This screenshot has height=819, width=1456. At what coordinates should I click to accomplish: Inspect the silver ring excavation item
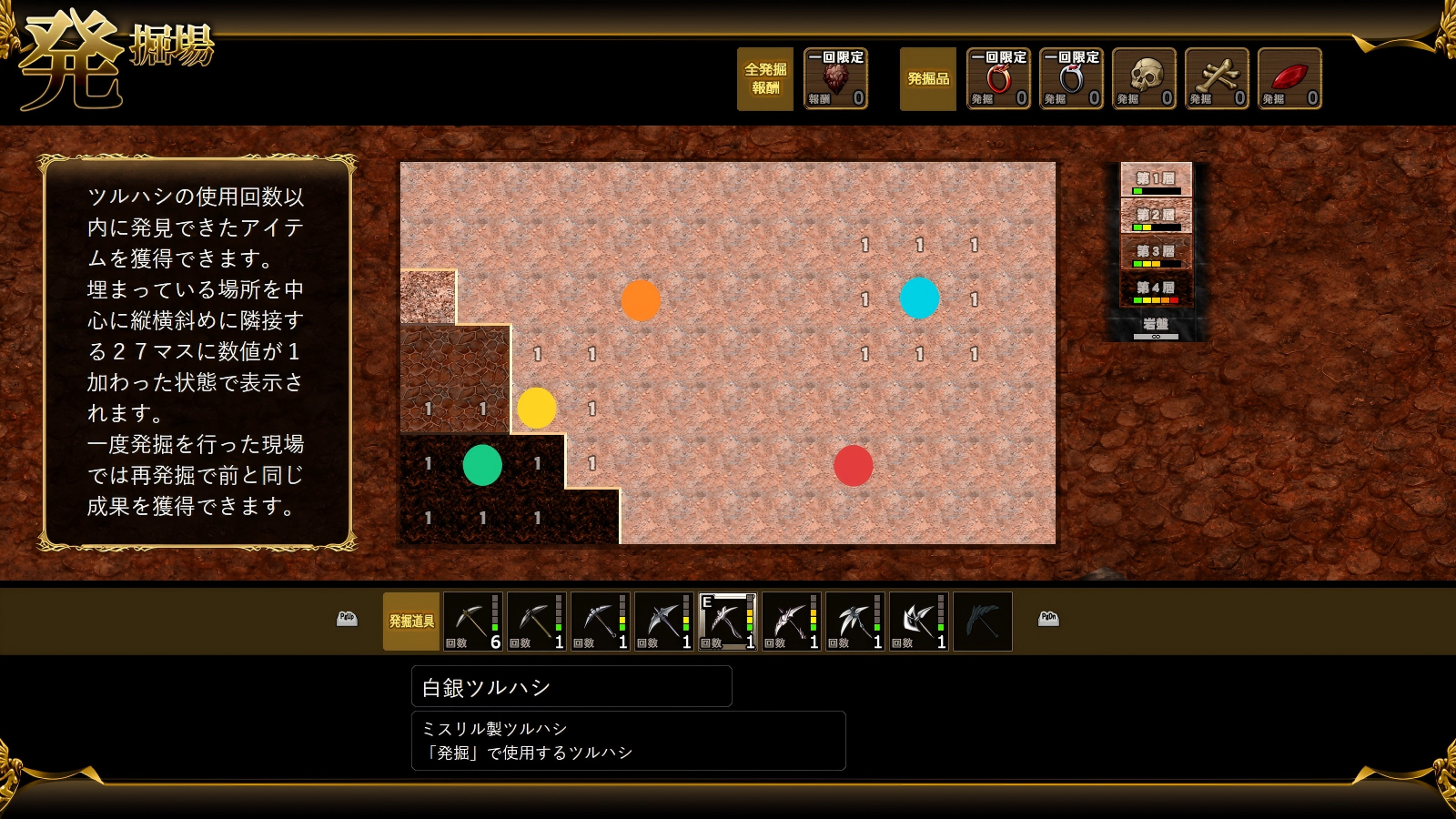coord(1071,79)
